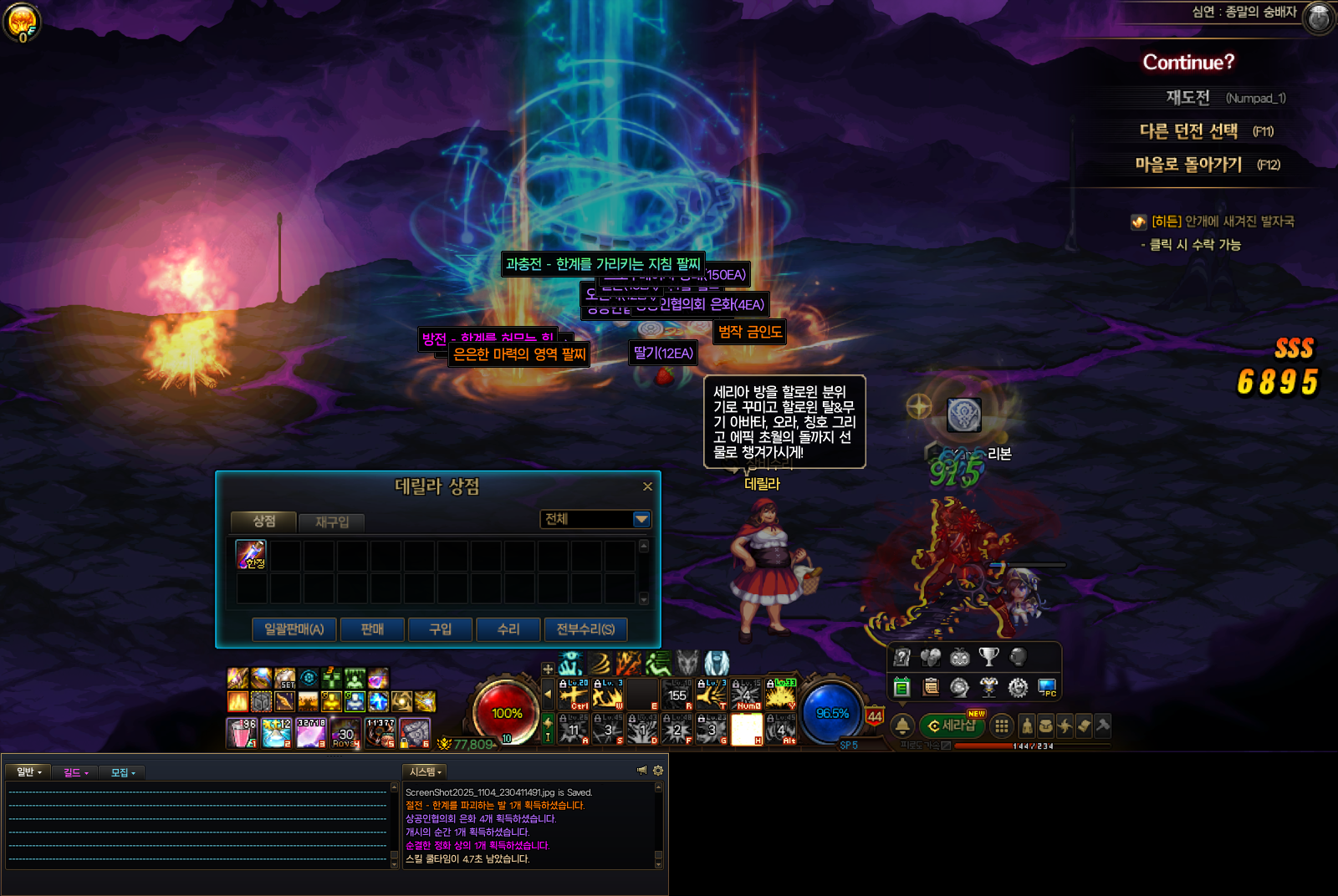Choose 재도전 to retry the dungeon
This screenshot has width=1338, height=896.
click(1187, 98)
